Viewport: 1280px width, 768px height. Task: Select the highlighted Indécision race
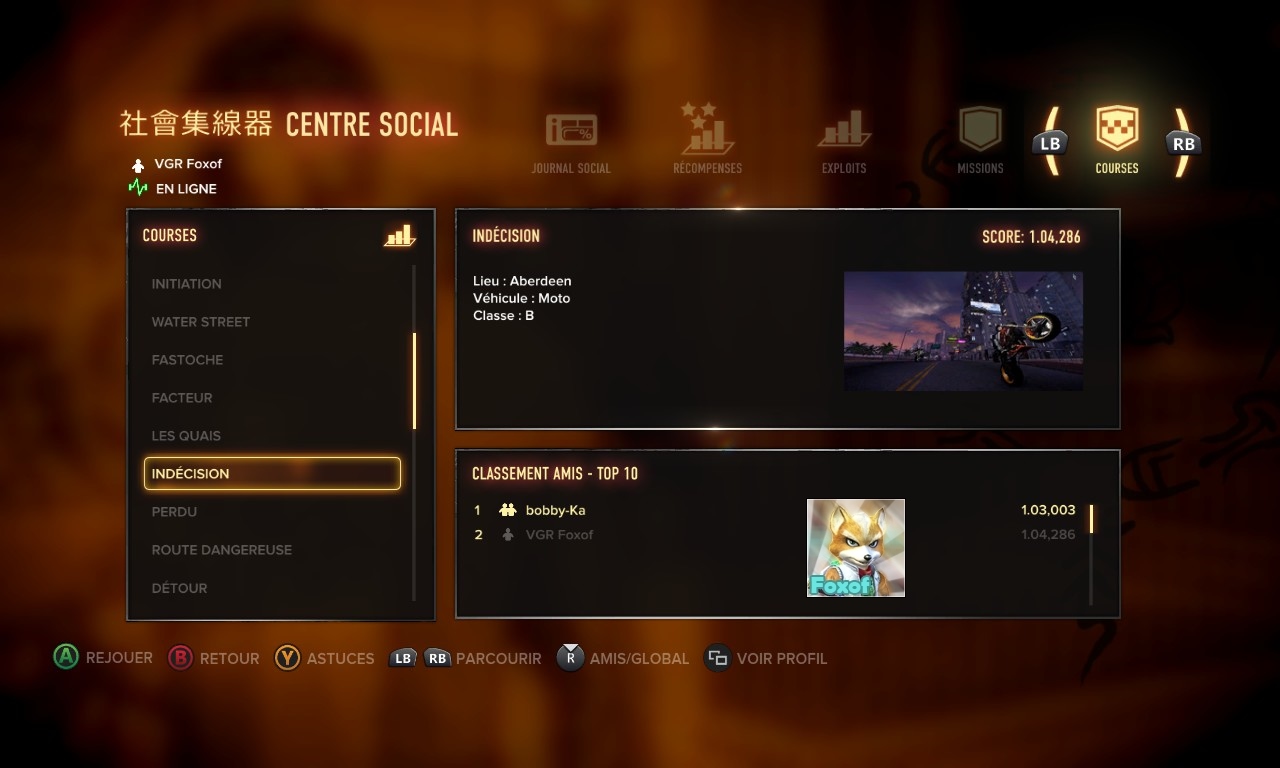(272, 474)
